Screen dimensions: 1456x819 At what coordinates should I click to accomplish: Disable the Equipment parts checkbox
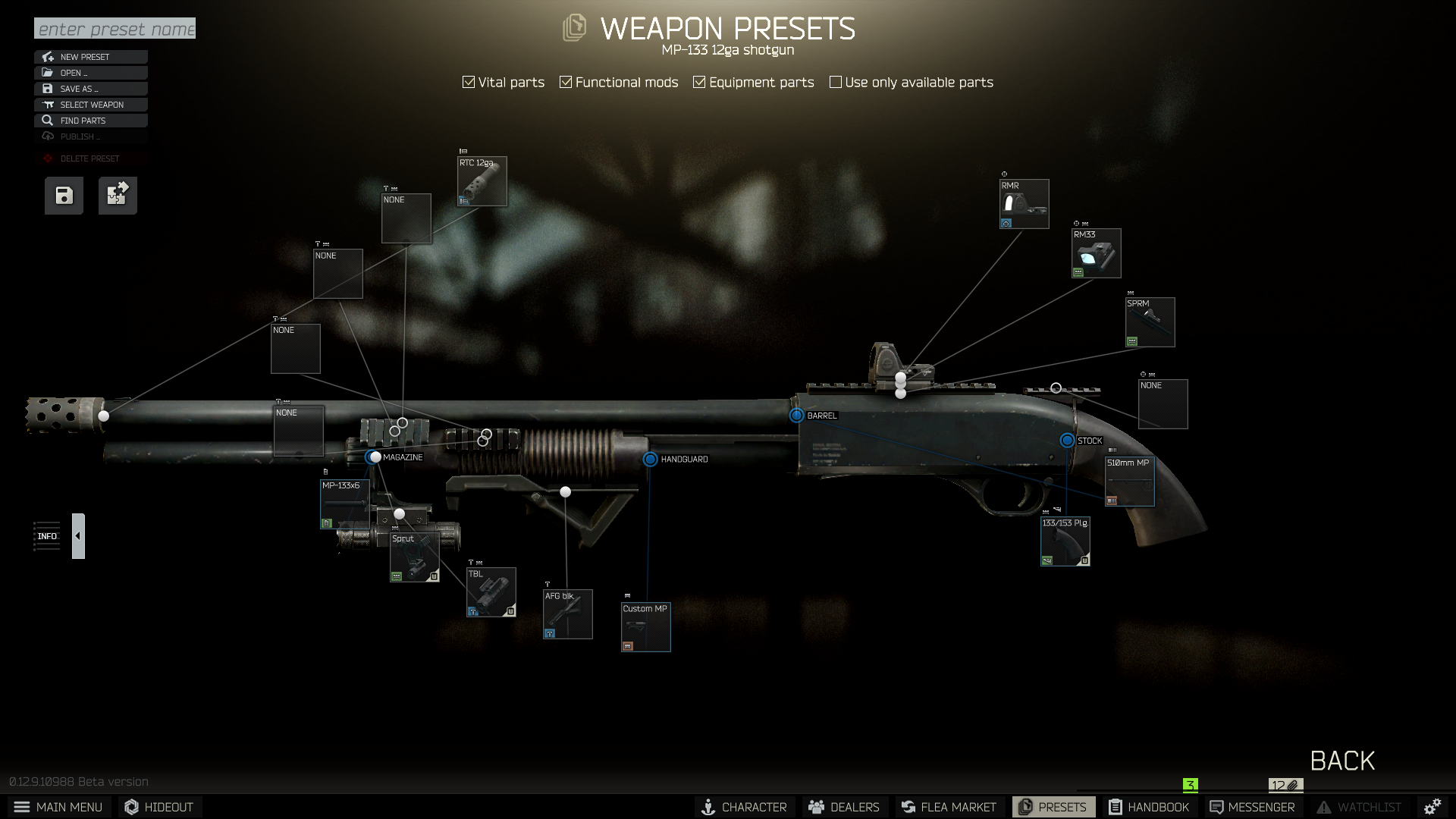[699, 81]
